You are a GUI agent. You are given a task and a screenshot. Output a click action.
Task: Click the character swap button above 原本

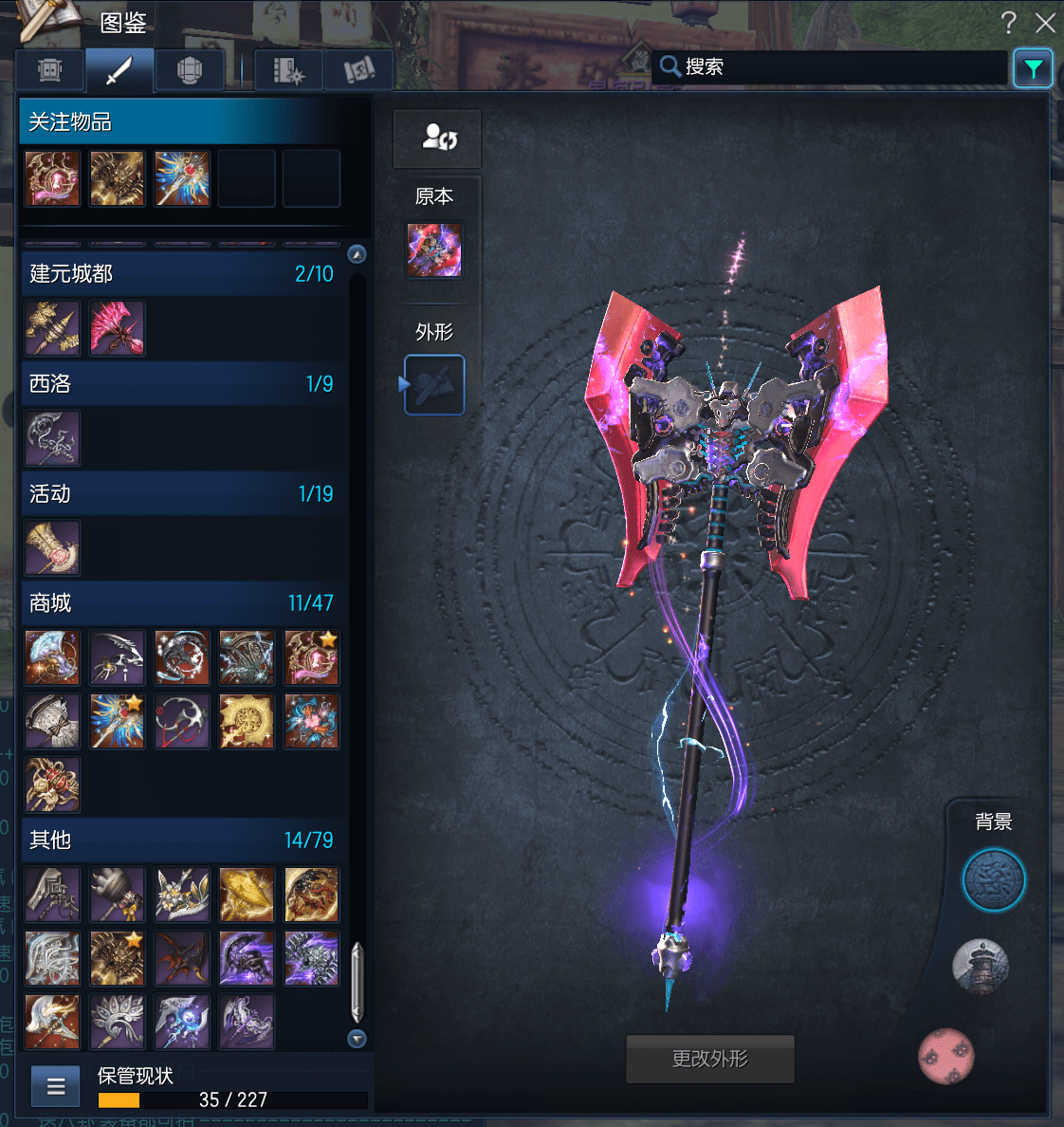coord(437,139)
